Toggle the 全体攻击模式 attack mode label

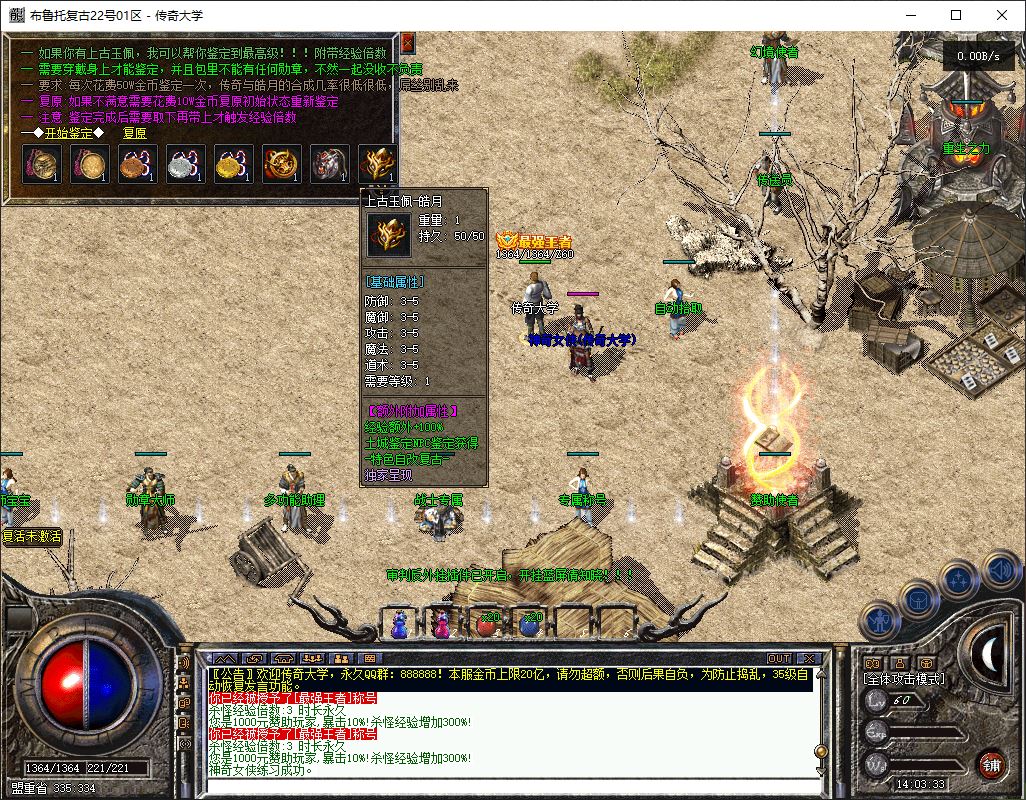pyautogui.click(x=904, y=679)
